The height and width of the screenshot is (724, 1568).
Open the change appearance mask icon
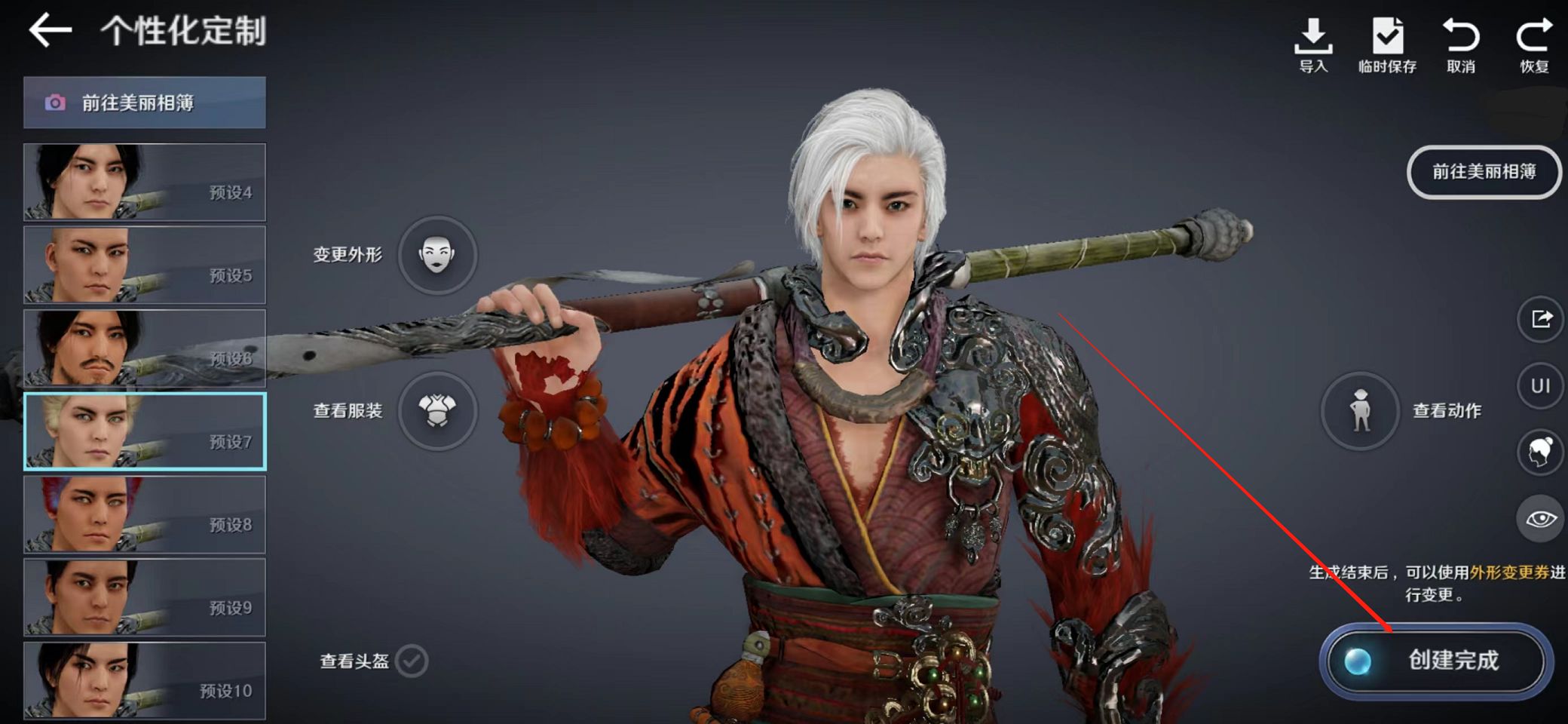pyautogui.click(x=437, y=254)
